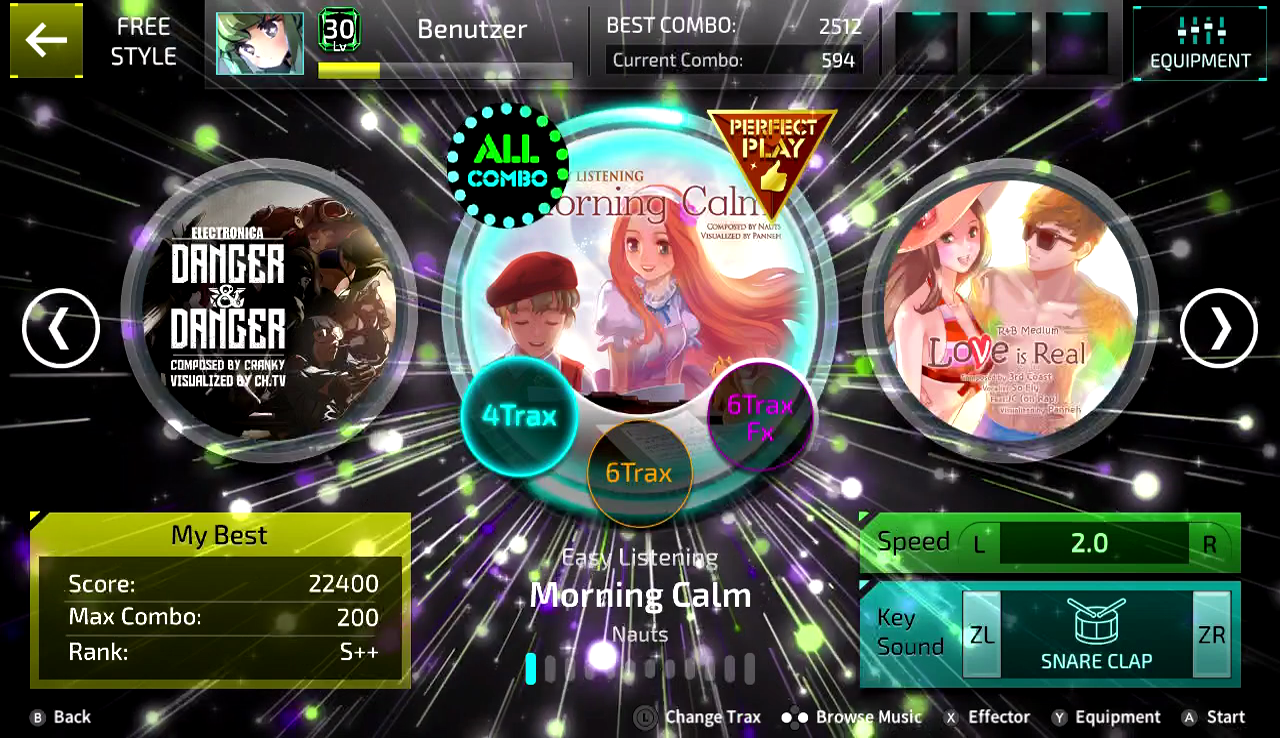Screen dimensions: 1280x738
Task: Click the level 30 badge
Action: [340, 28]
